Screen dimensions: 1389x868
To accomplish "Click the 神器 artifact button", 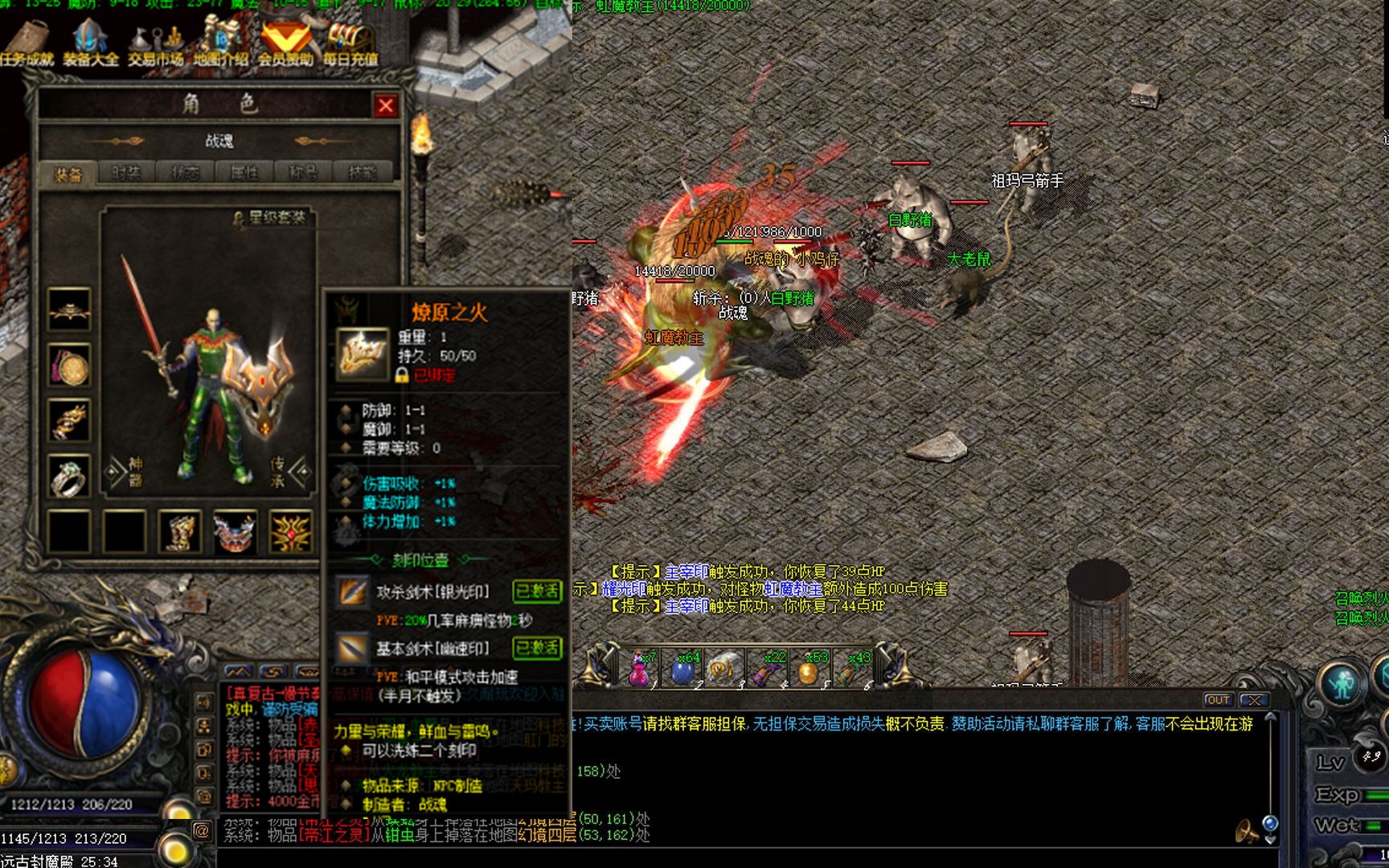I will coord(133,472).
